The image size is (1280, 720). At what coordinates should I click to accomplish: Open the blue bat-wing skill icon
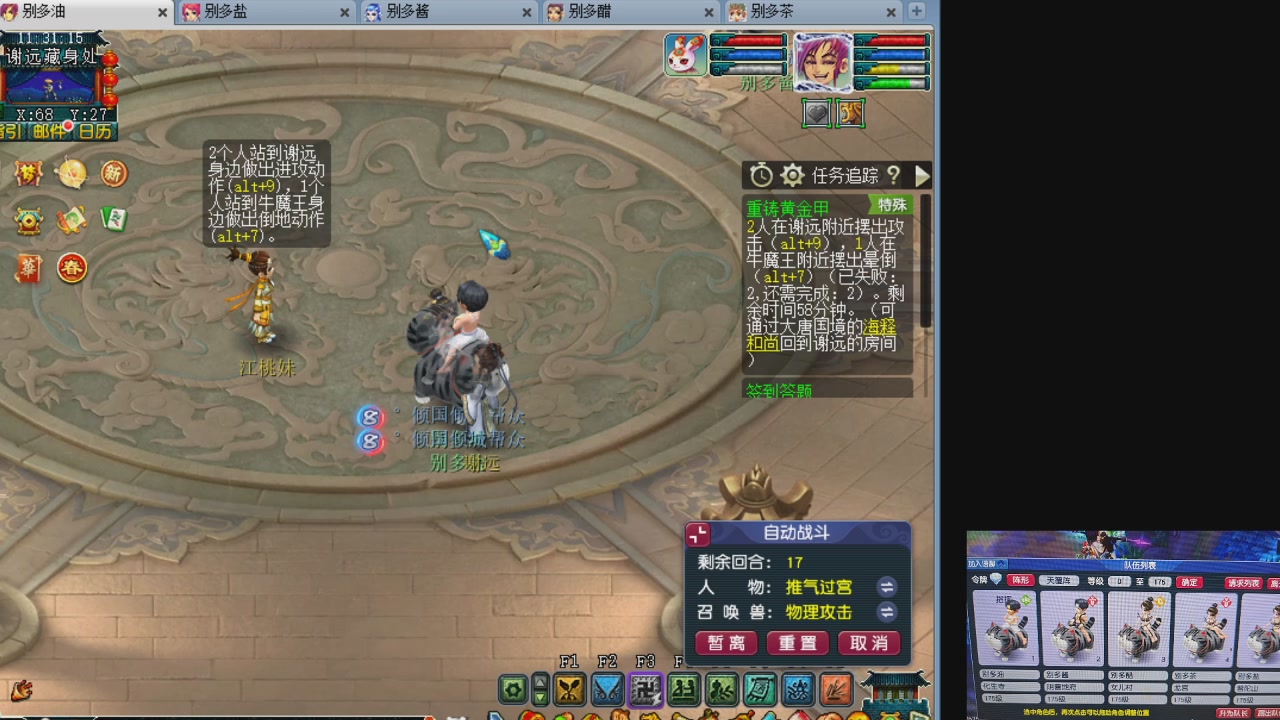click(x=607, y=690)
